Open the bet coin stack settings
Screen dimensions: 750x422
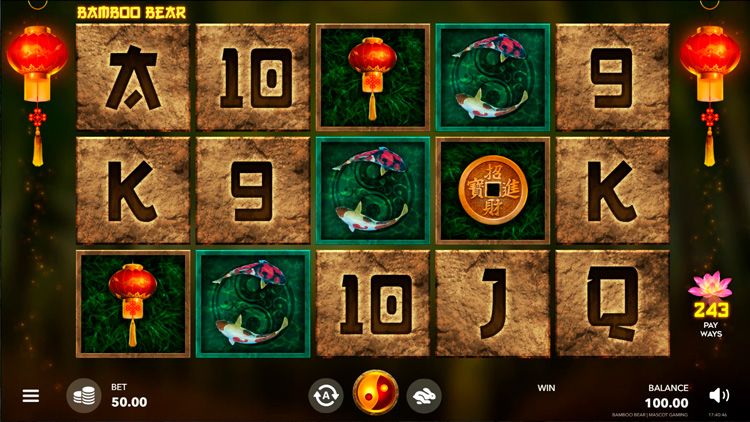click(x=84, y=395)
